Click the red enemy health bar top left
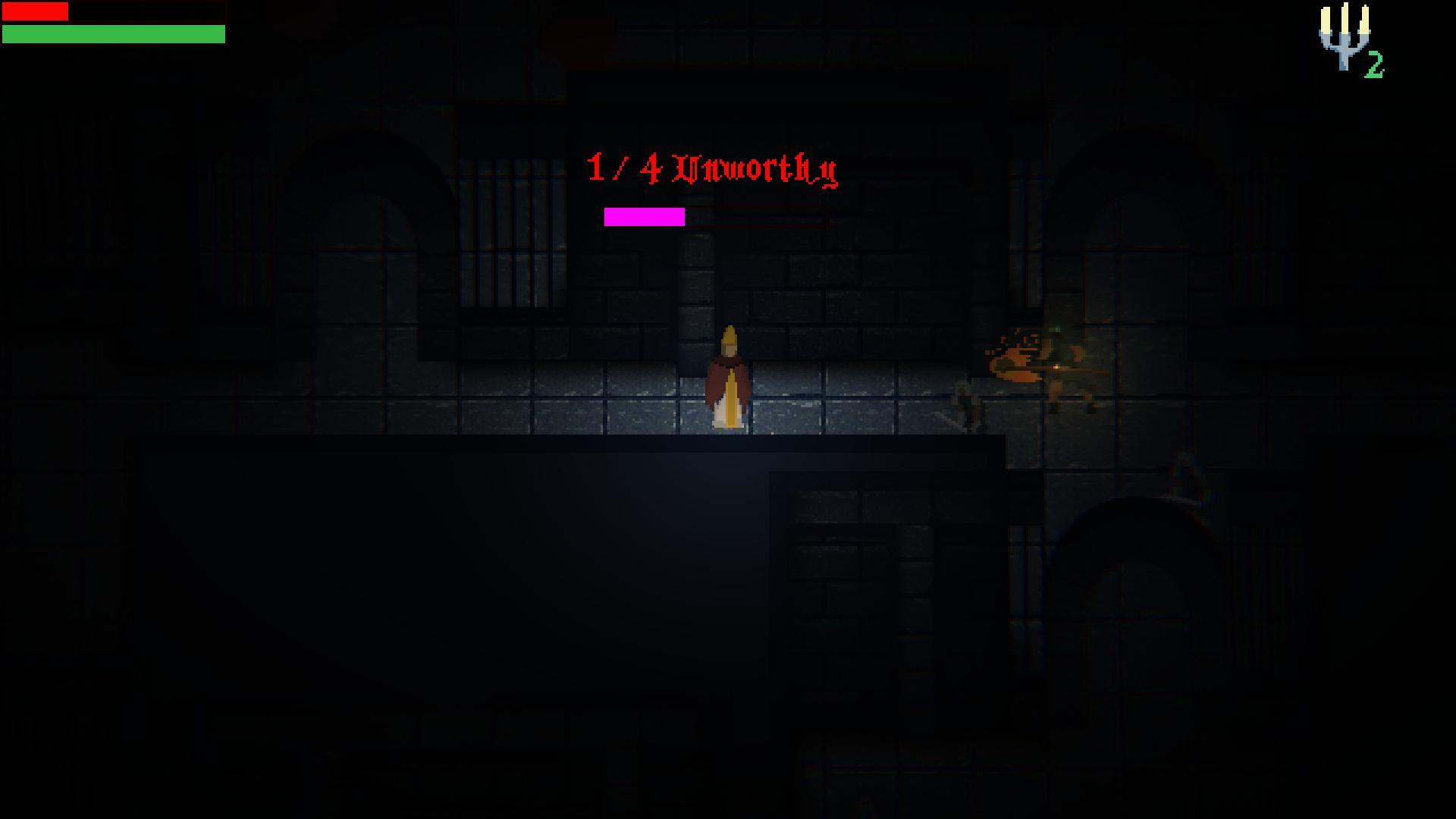 click(34, 11)
